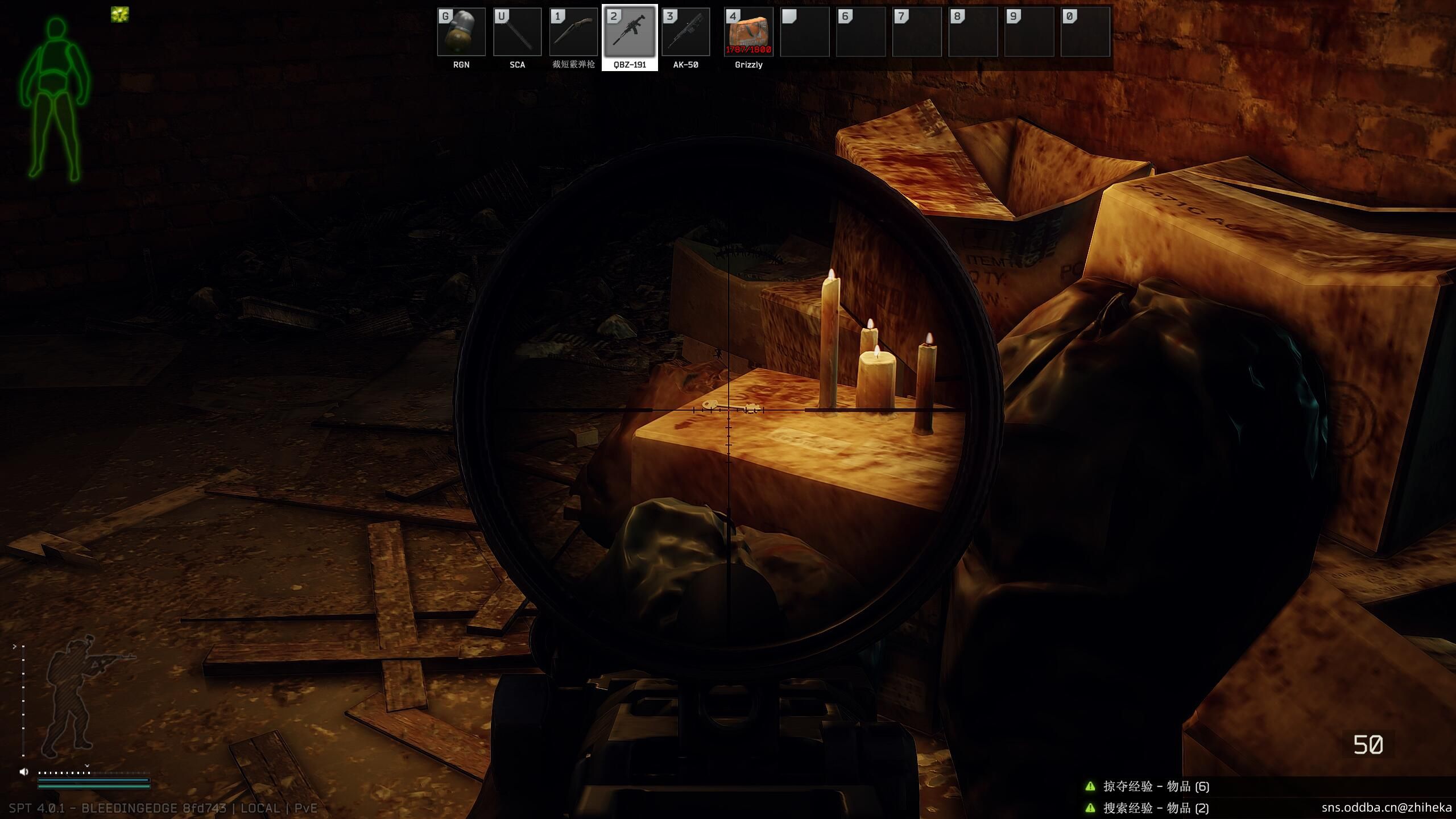Click the green status effect icon
Viewport: 1456px width, 819px height.
(120, 15)
